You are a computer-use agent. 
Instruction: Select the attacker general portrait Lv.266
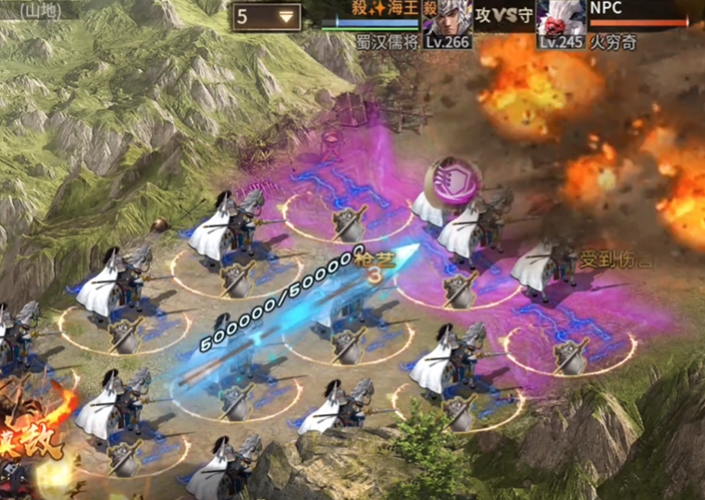(446, 22)
